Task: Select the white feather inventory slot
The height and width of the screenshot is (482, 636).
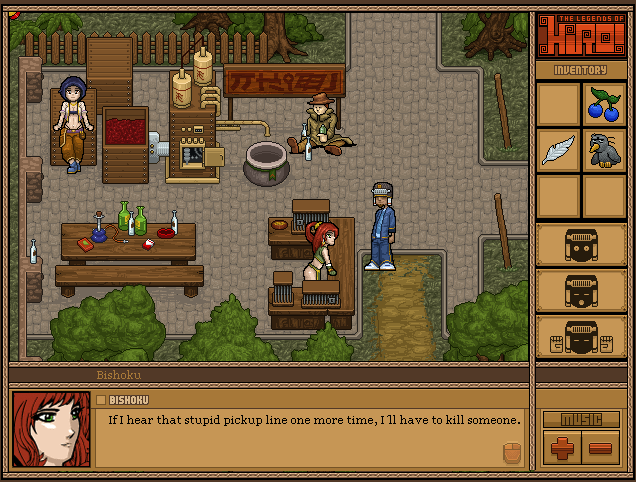Action: tap(558, 150)
